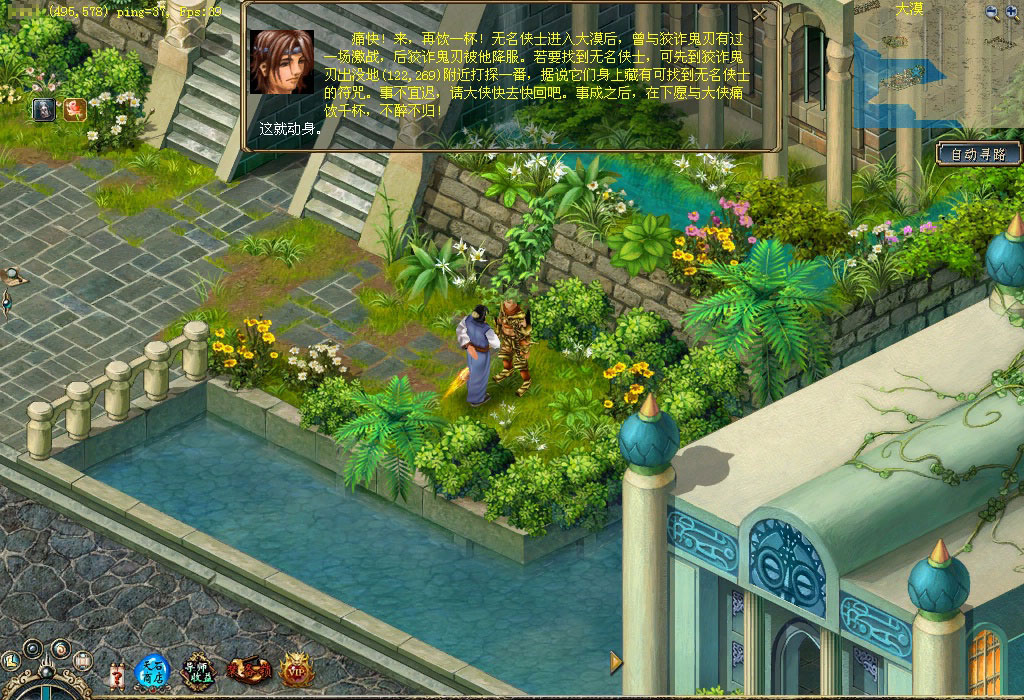Open the 天石商店 shop
The image size is (1024, 700).
(153, 671)
